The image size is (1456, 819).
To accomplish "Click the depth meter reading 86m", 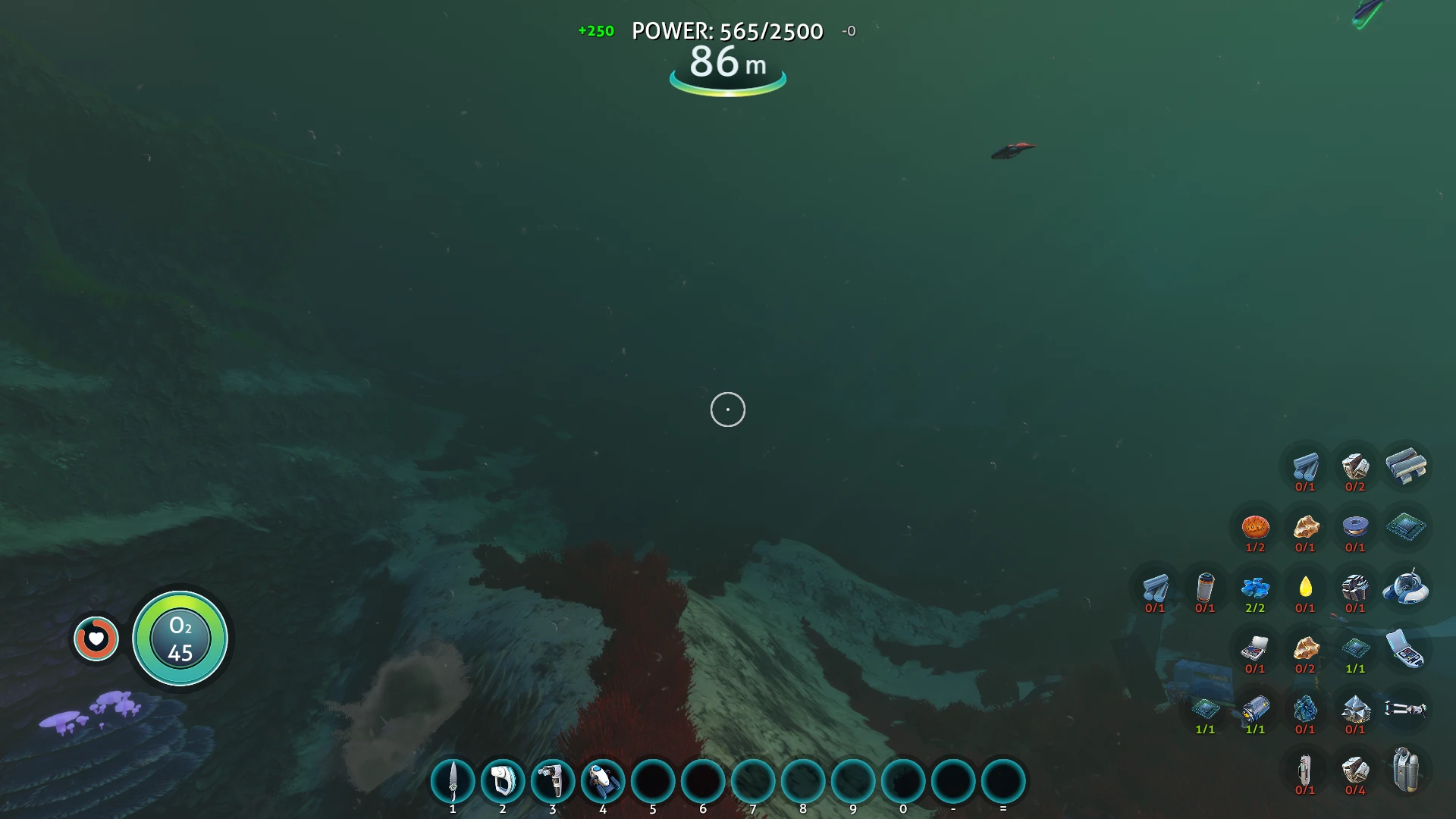I will click(727, 65).
